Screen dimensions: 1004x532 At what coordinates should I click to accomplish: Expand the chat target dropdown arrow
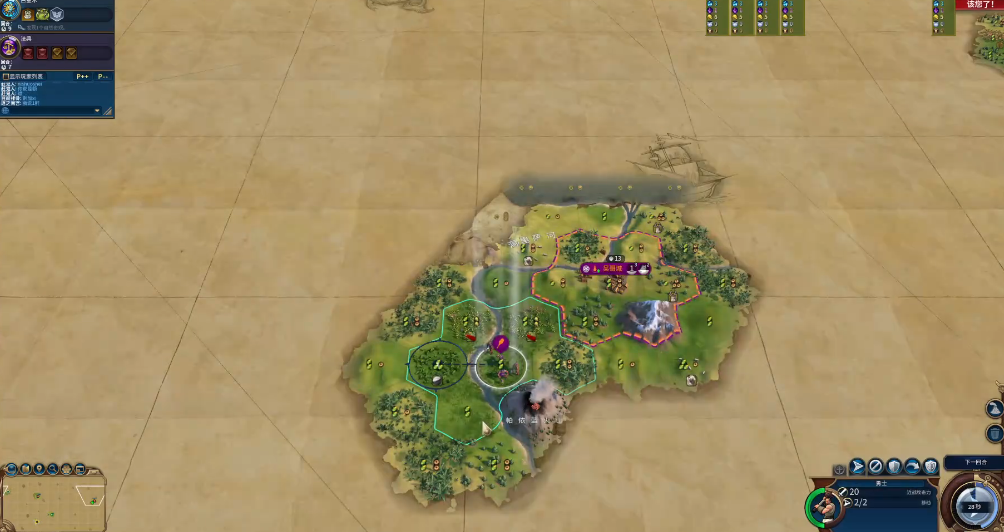(97, 110)
